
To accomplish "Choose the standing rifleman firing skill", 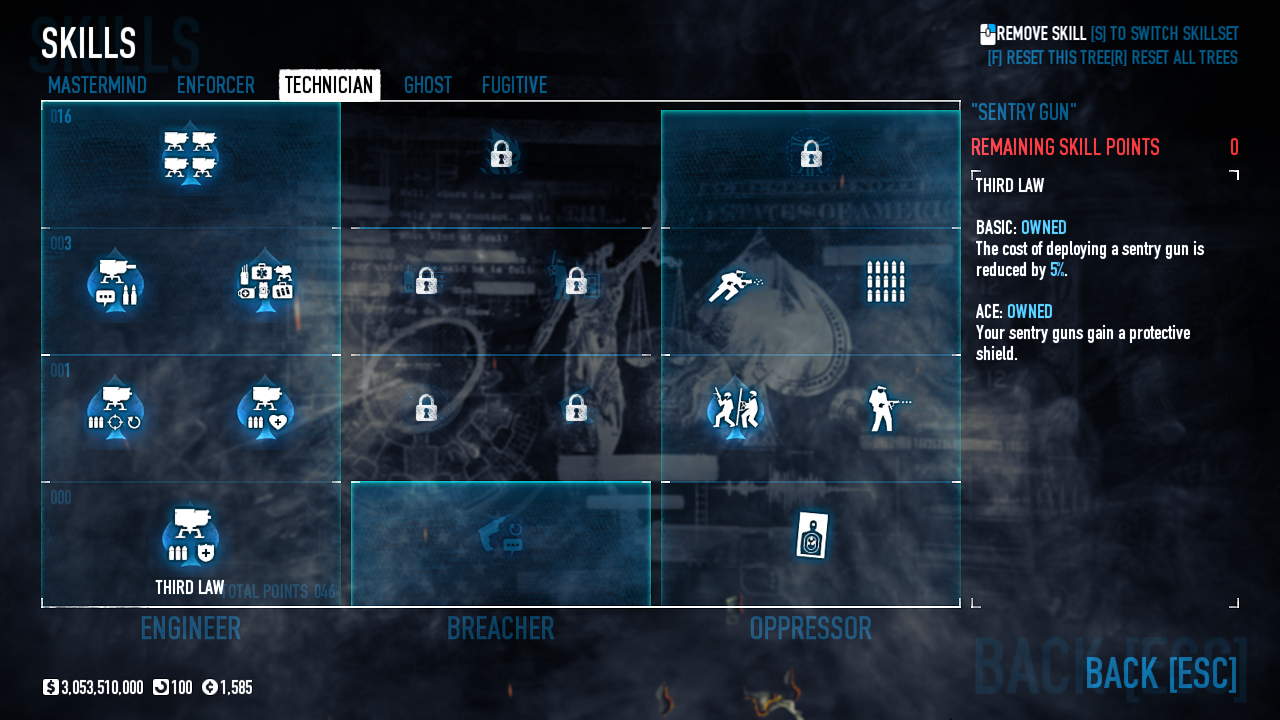I will (x=885, y=408).
